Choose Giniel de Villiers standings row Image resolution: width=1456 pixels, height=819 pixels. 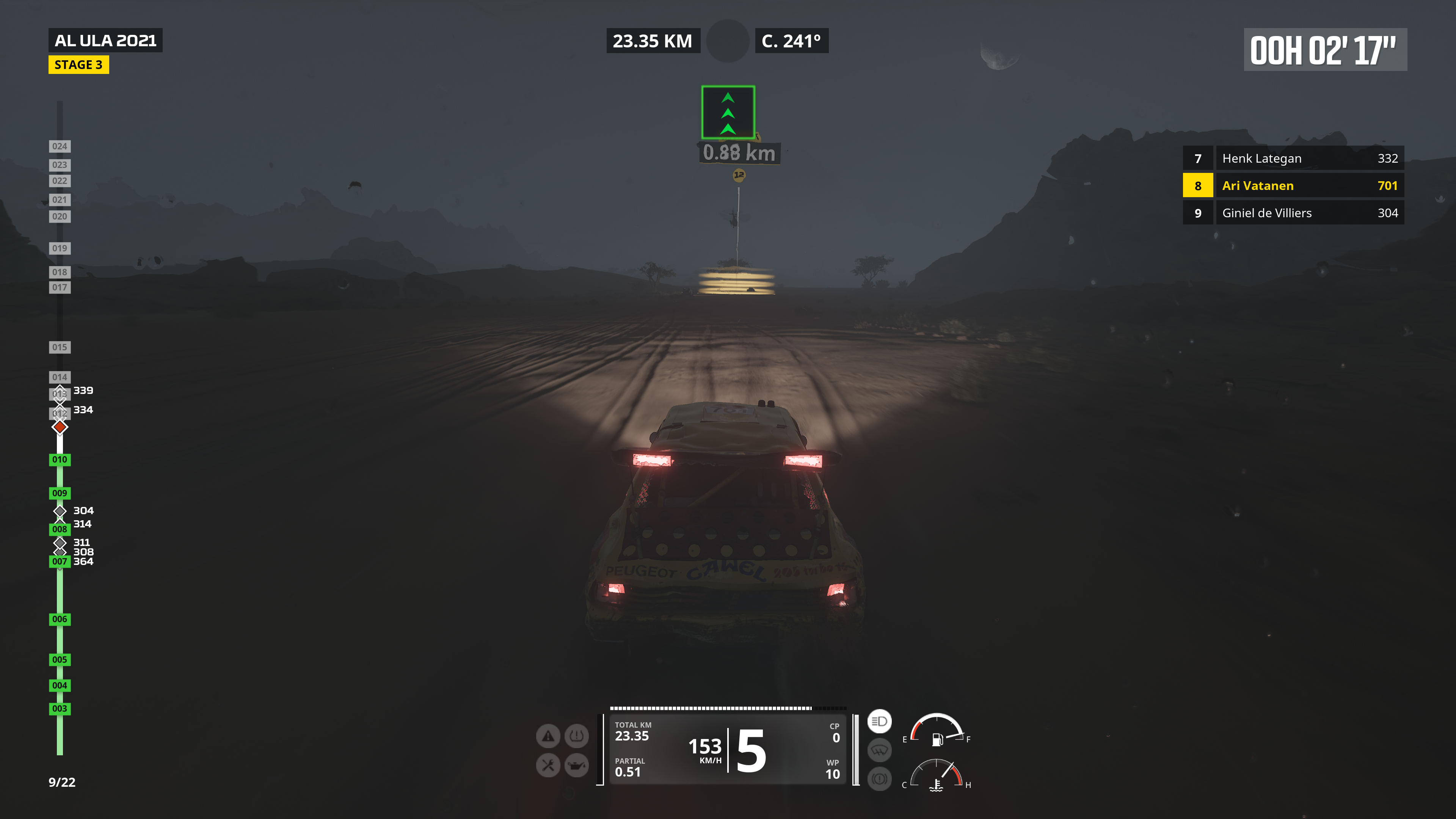pyautogui.click(x=1293, y=213)
